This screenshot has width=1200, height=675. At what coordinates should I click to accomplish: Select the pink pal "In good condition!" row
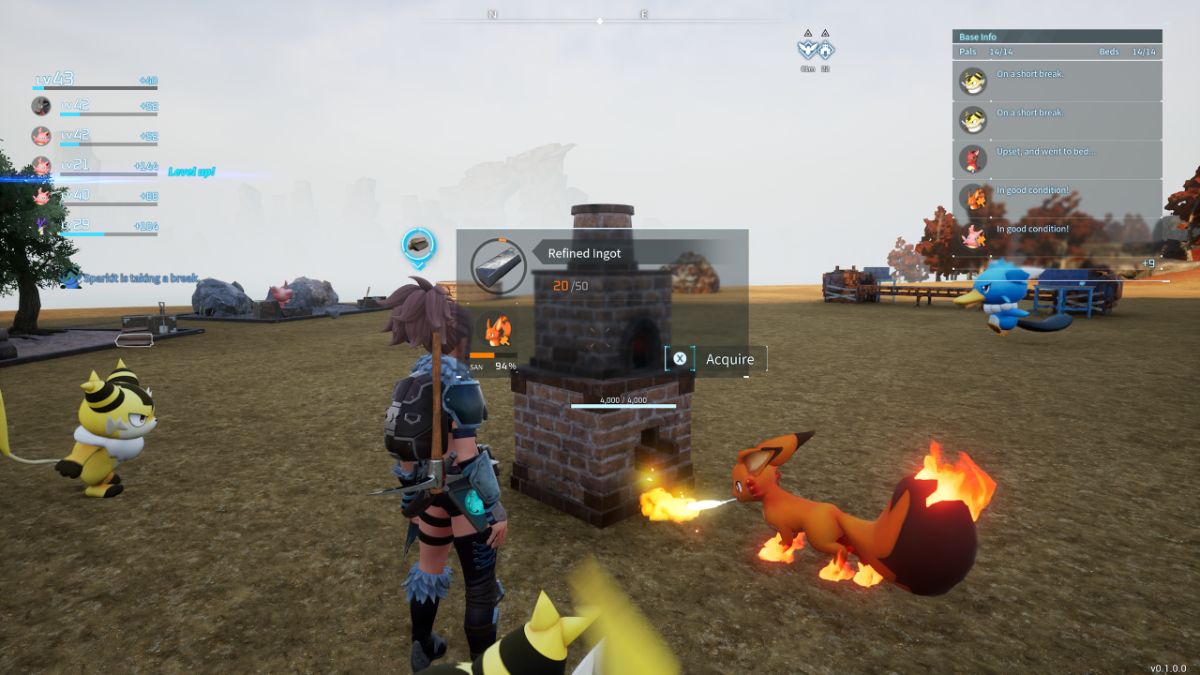point(1057,236)
